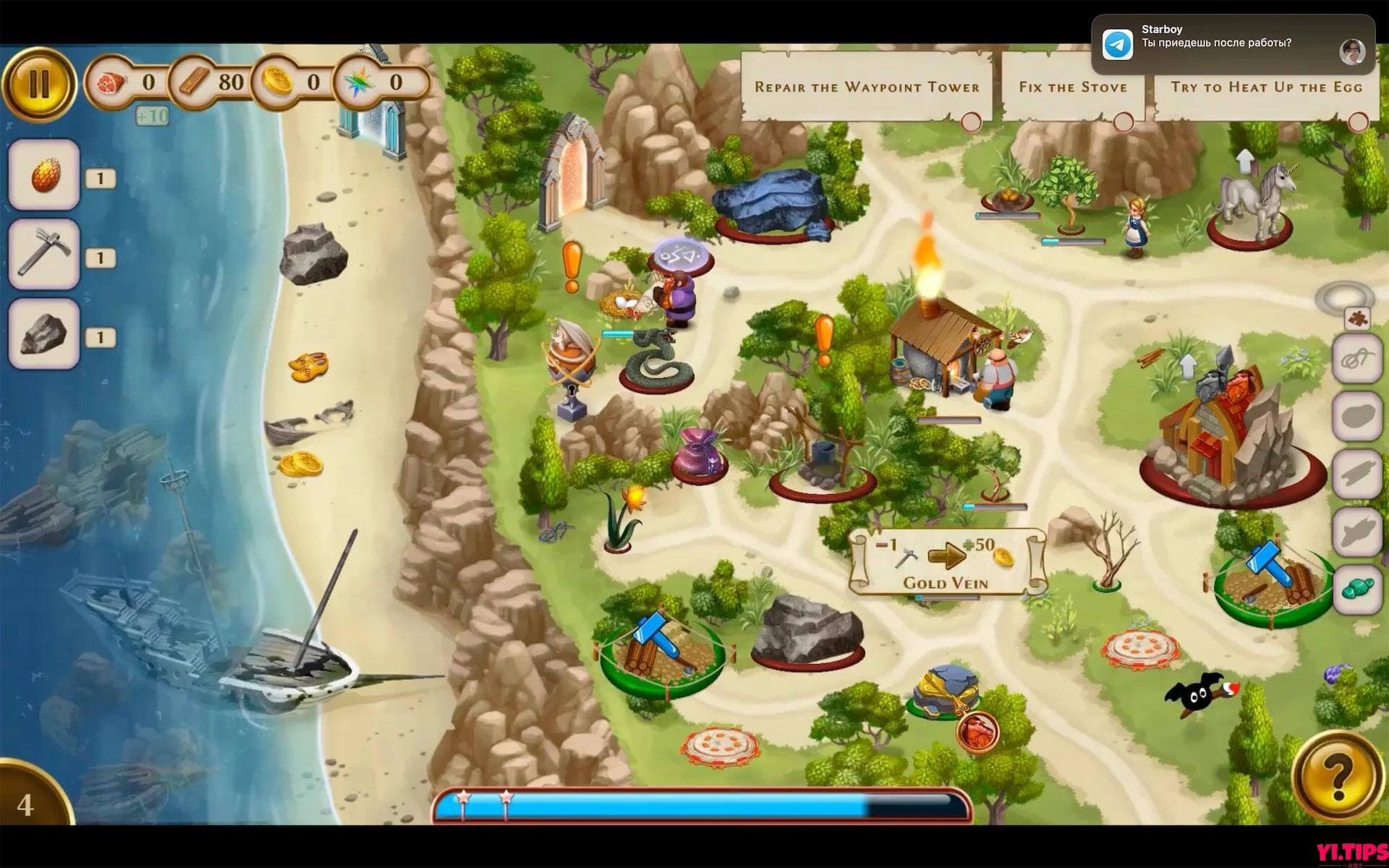
Task: Click the teal necklace collectible icon
Action: 1356,585
